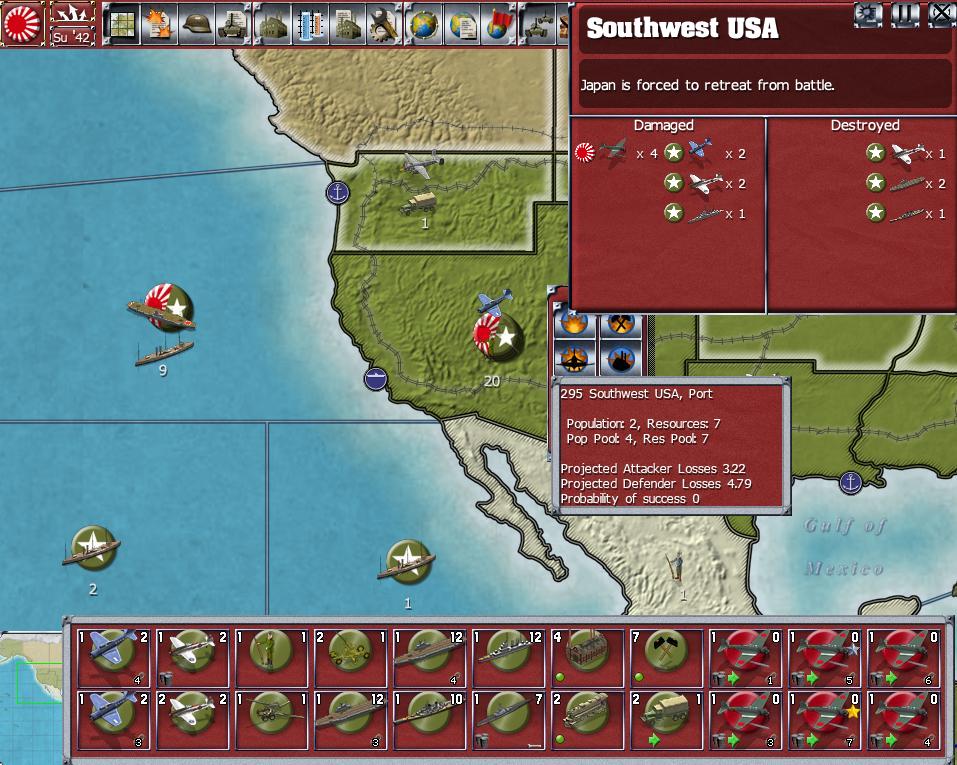Select the Japanese plane slot with gold star
This screenshot has height=765, width=957.
point(825,719)
